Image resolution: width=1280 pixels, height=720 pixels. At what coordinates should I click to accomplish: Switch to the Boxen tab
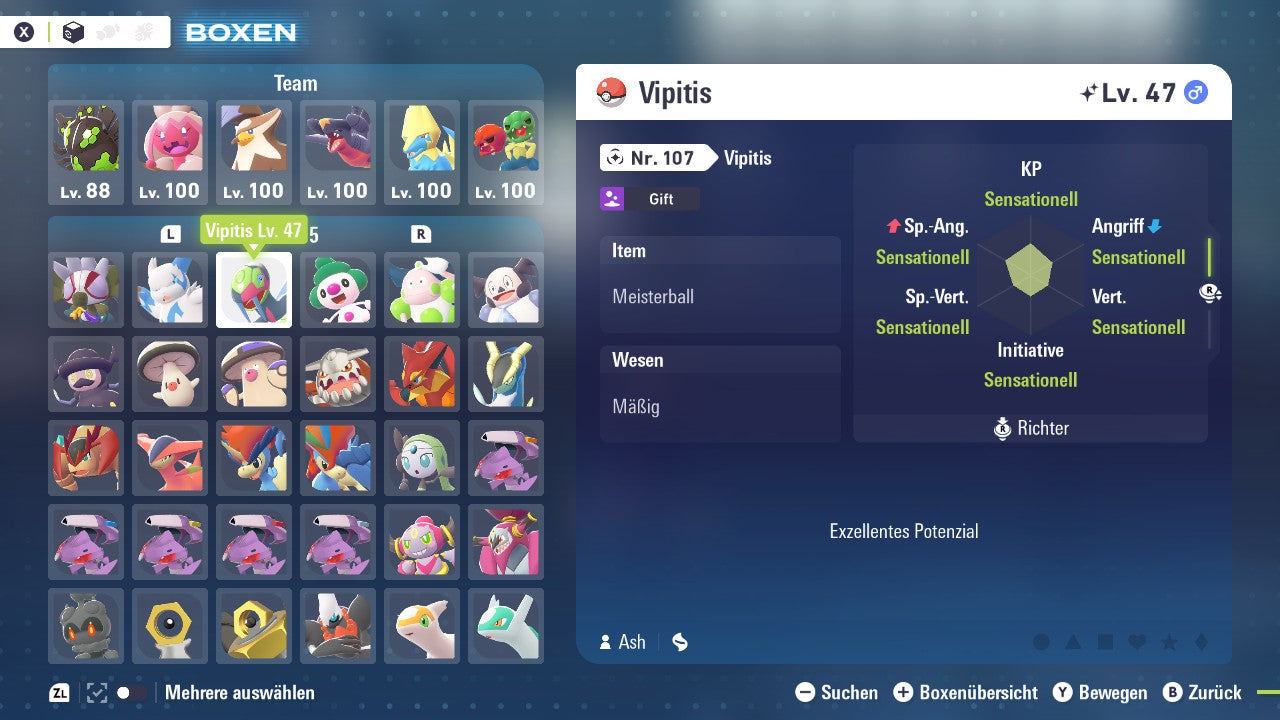coord(240,31)
